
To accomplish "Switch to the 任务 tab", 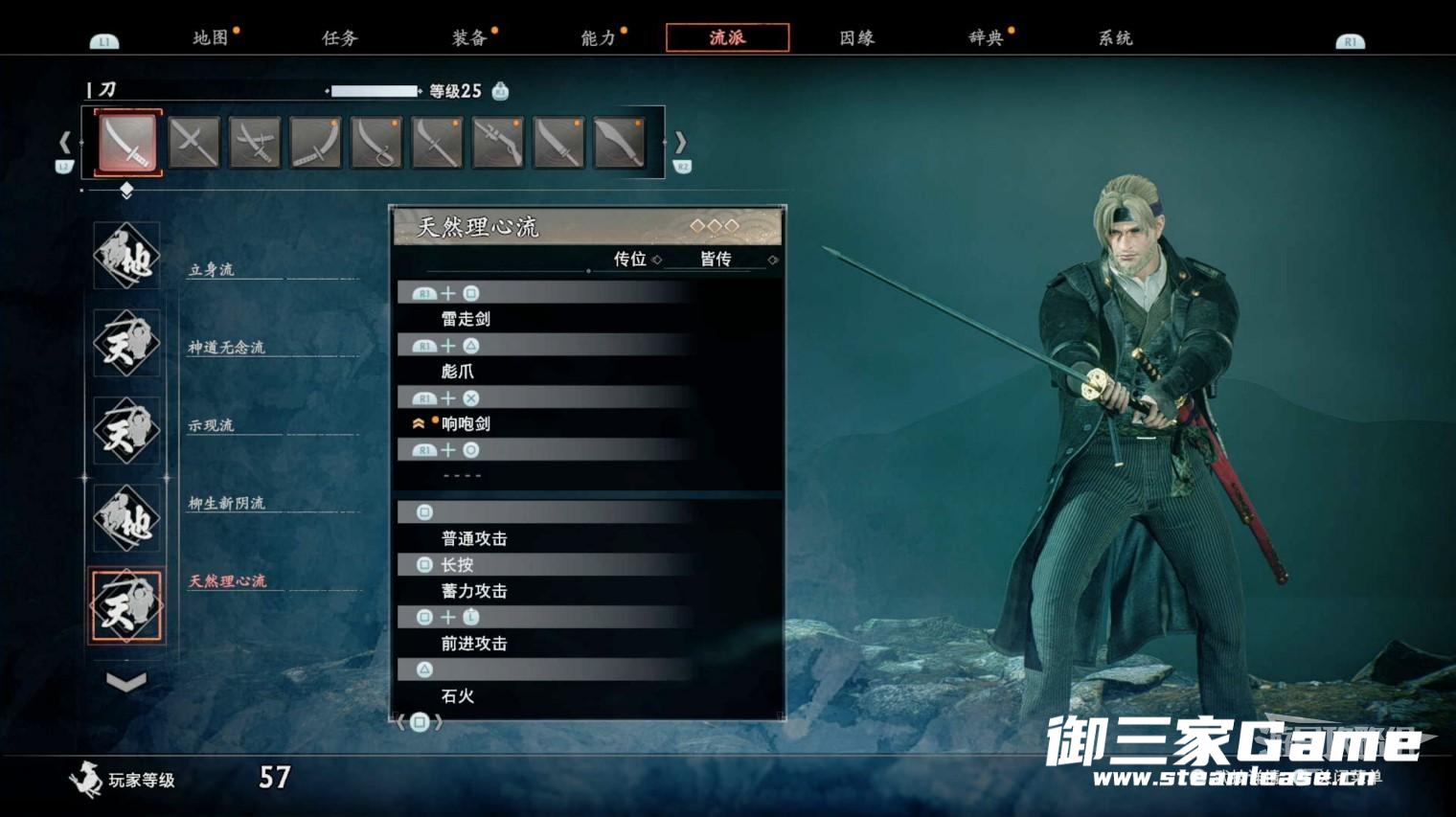I will tap(340, 38).
